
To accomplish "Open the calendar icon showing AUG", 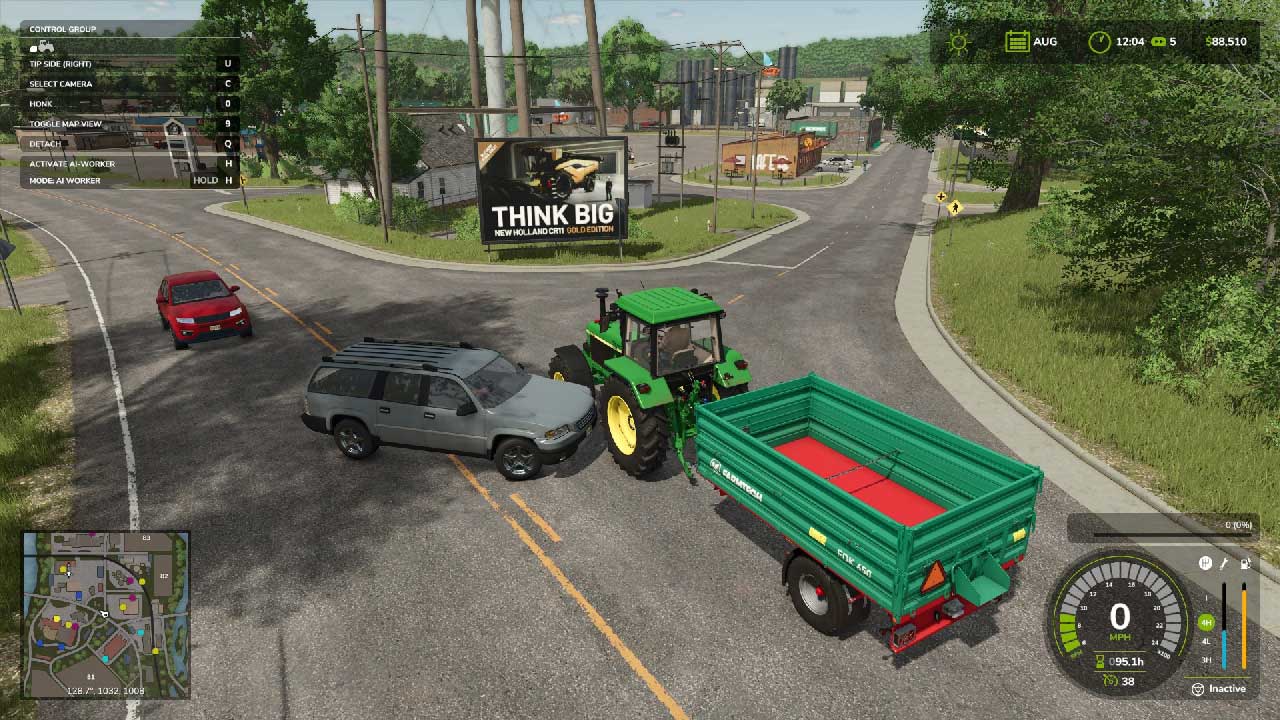I will (1017, 42).
